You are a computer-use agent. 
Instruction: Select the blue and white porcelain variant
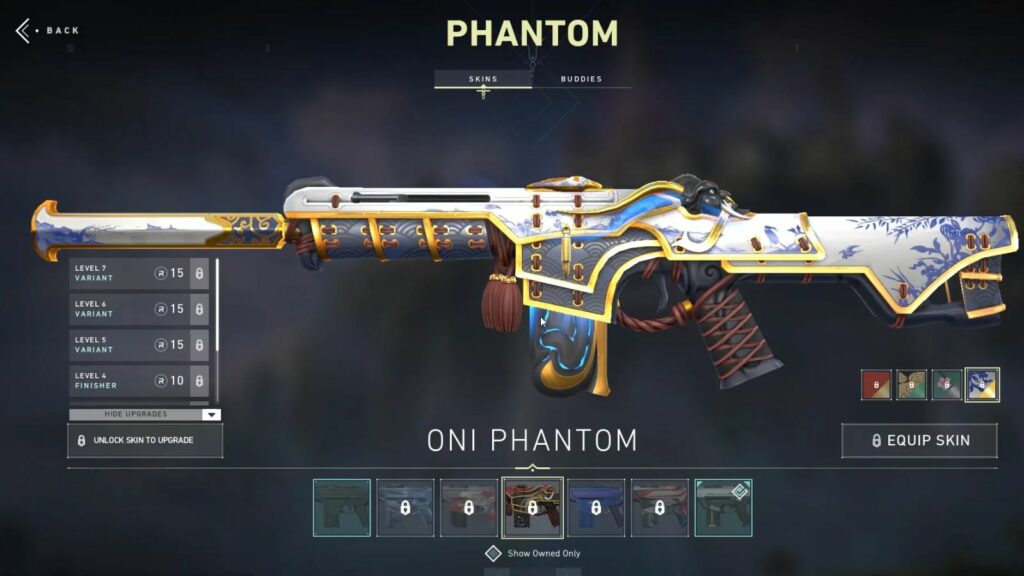point(982,385)
